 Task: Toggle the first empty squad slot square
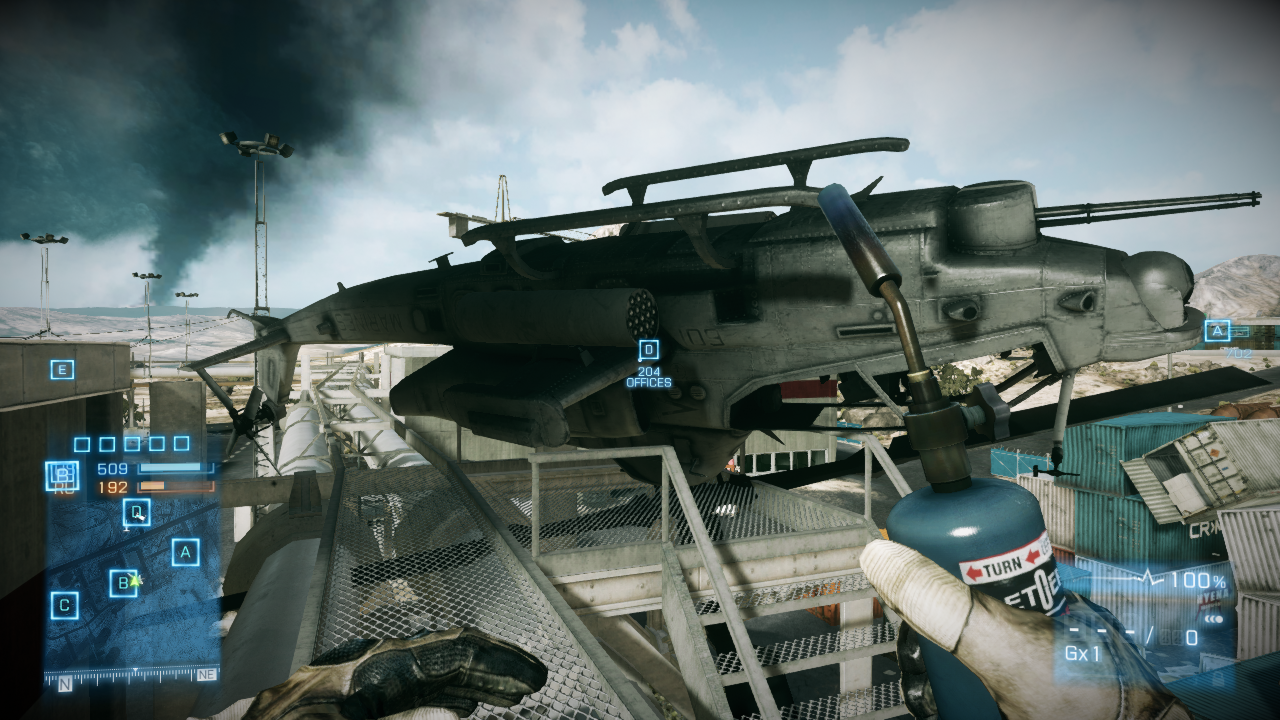pos(80,445)
